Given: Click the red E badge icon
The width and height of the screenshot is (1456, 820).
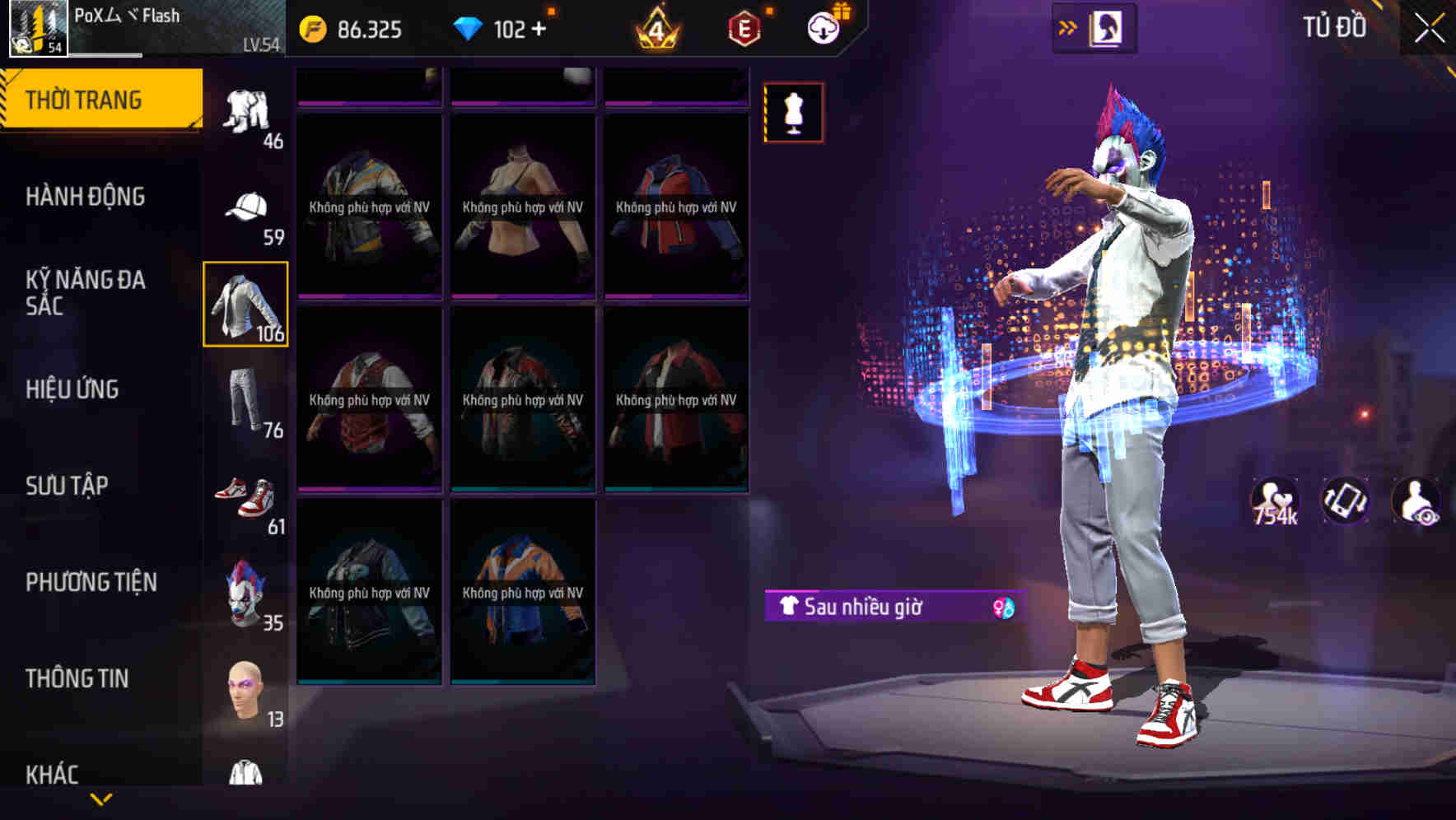Looking at the screenshot, I should tap(740, 27).
